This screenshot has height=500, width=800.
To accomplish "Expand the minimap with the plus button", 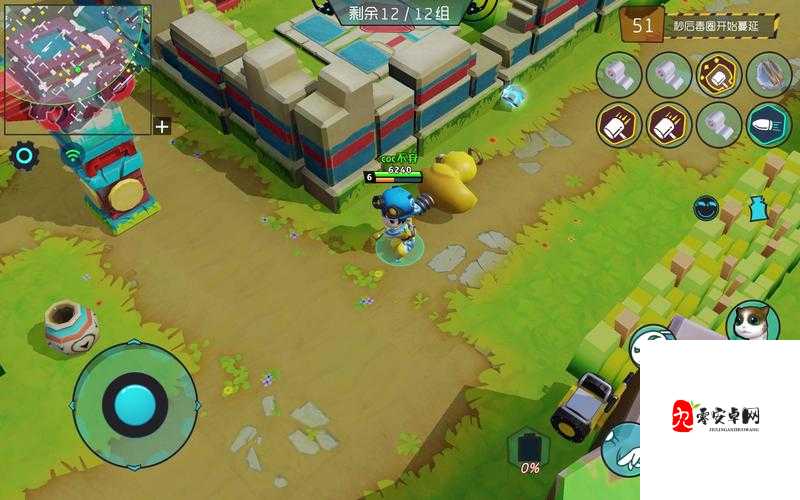I will pos(162,126).
